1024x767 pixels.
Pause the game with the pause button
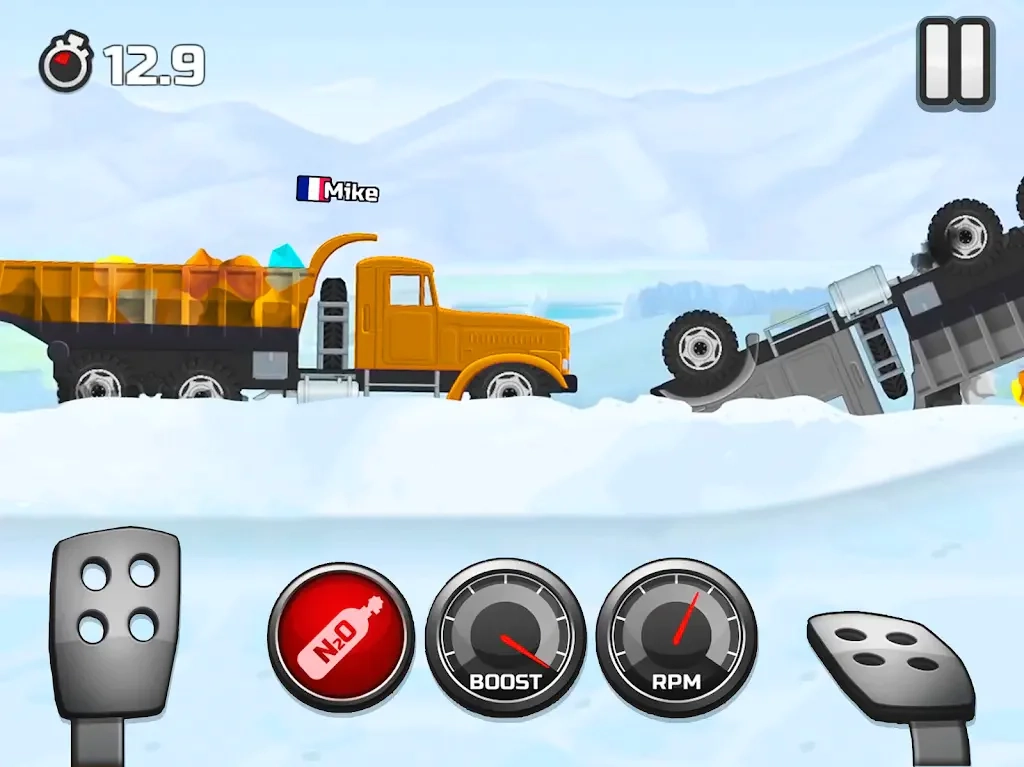click(955, 62)
